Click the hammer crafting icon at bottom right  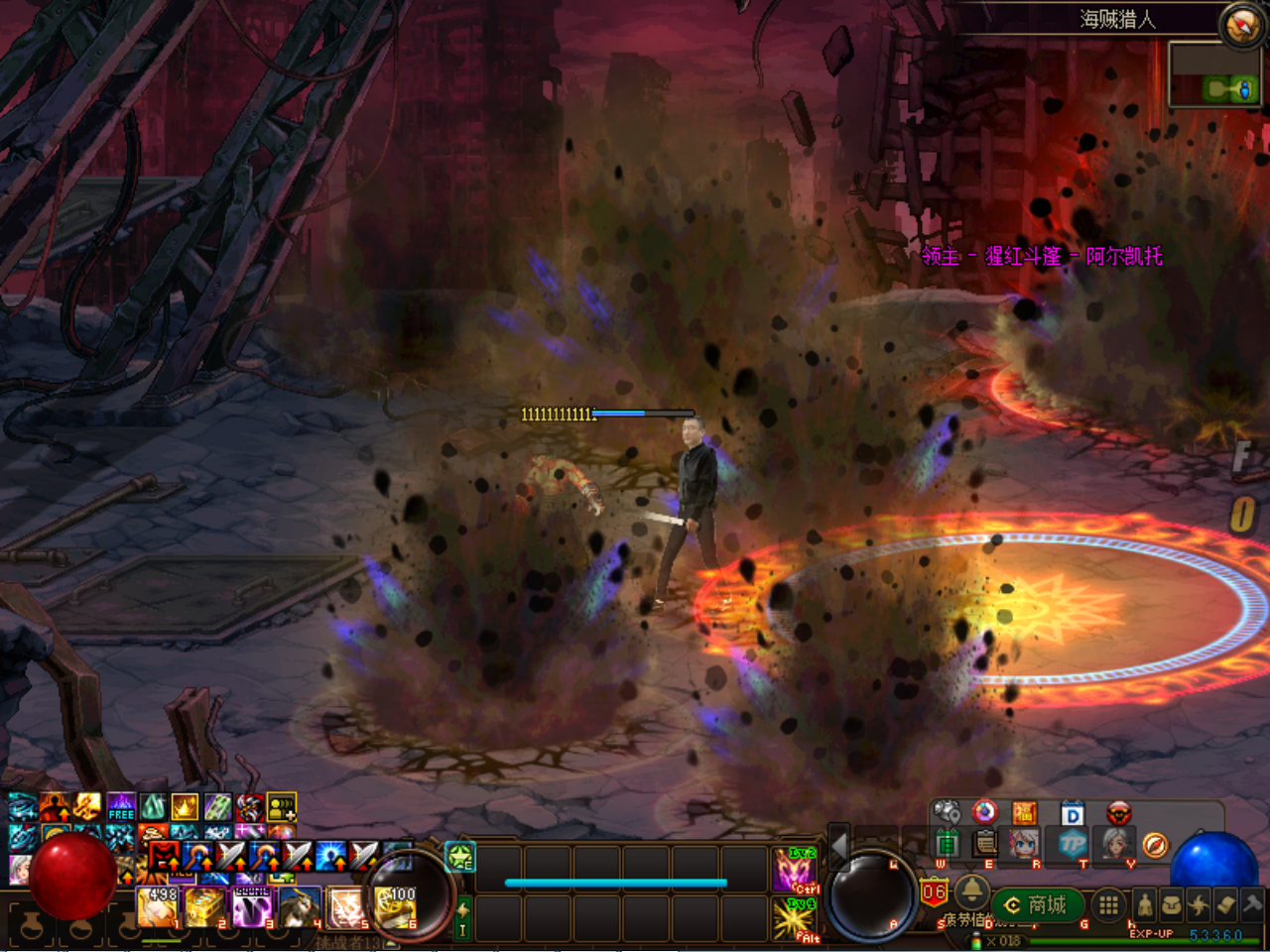(1251, 905)
